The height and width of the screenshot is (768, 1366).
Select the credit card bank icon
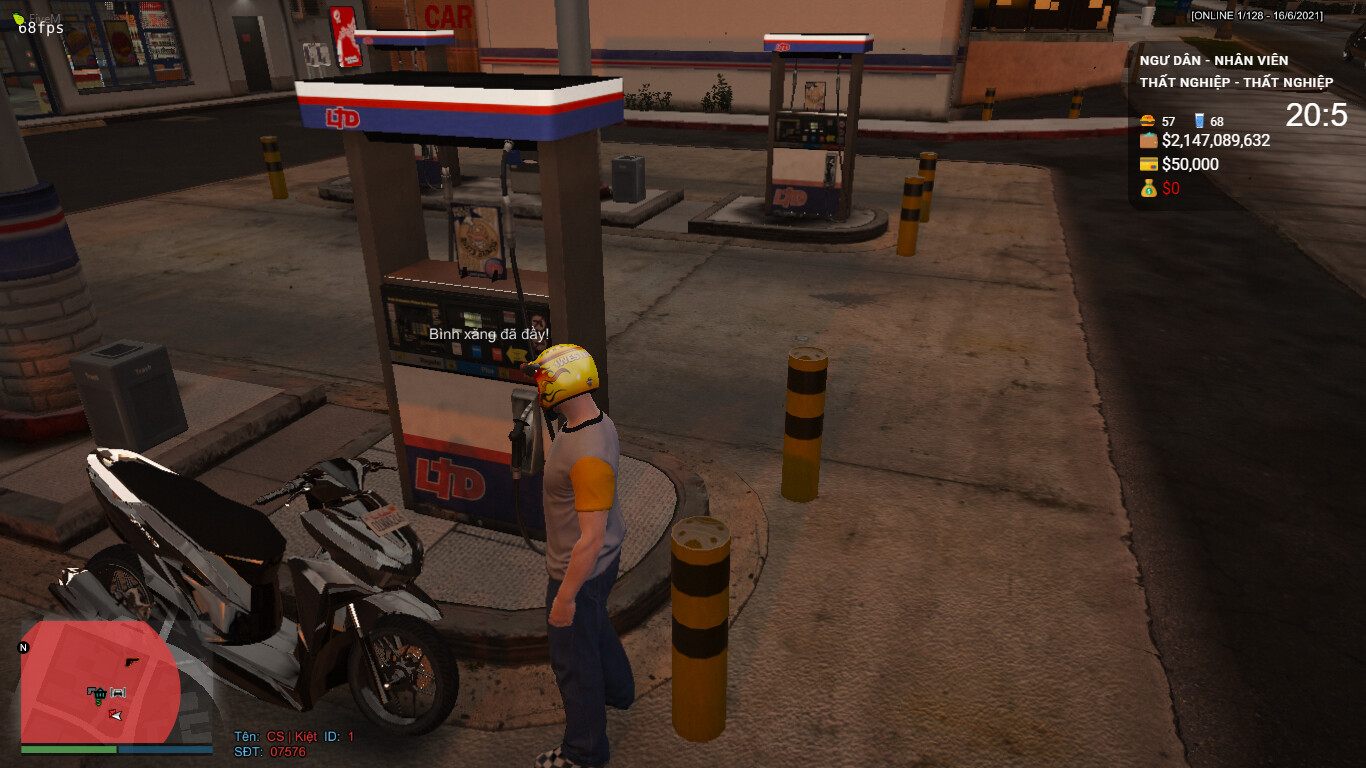(x=1148, y=165)
